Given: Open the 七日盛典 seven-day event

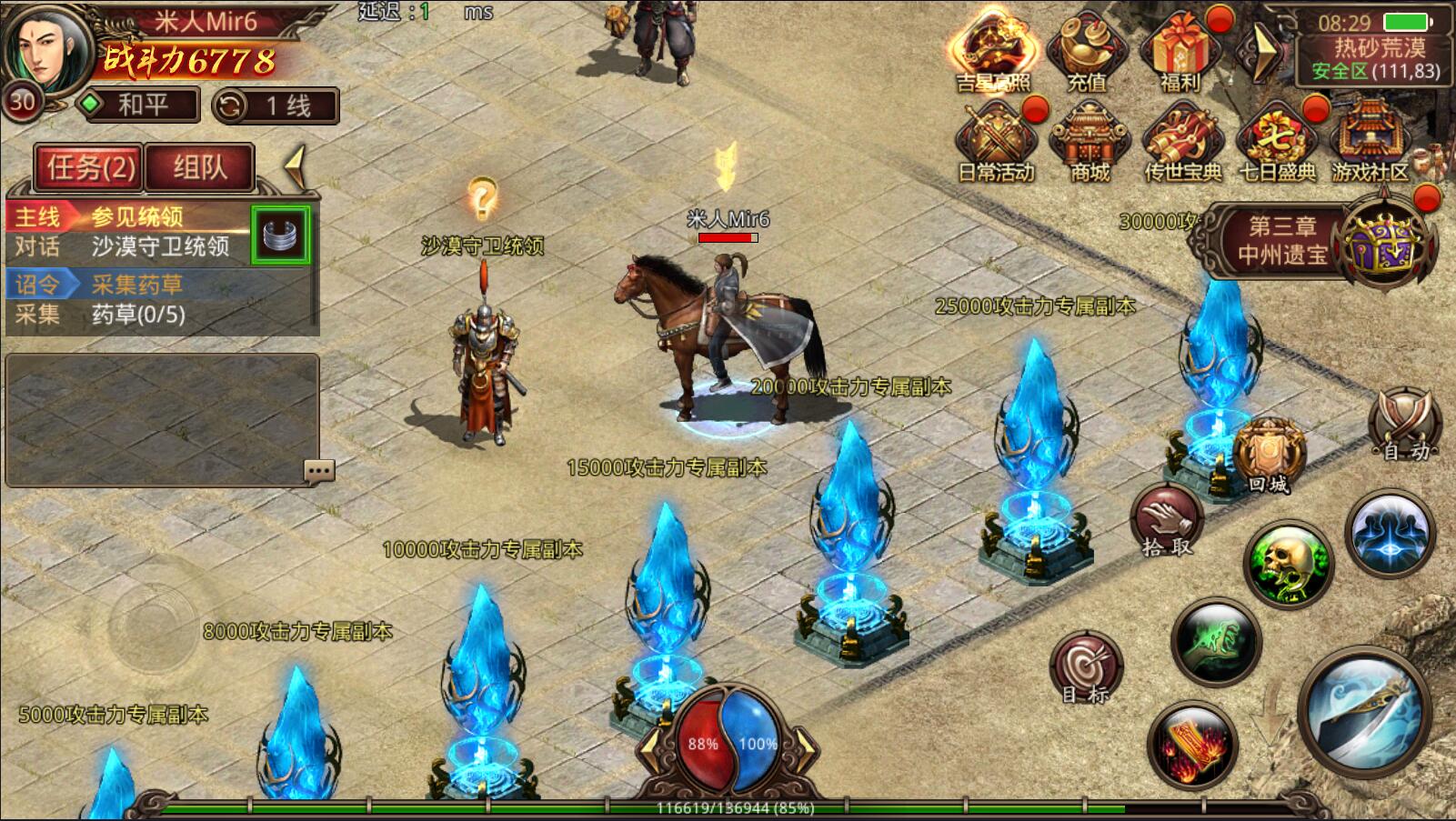Looking at the screenshot, I should pos(1277,143).
